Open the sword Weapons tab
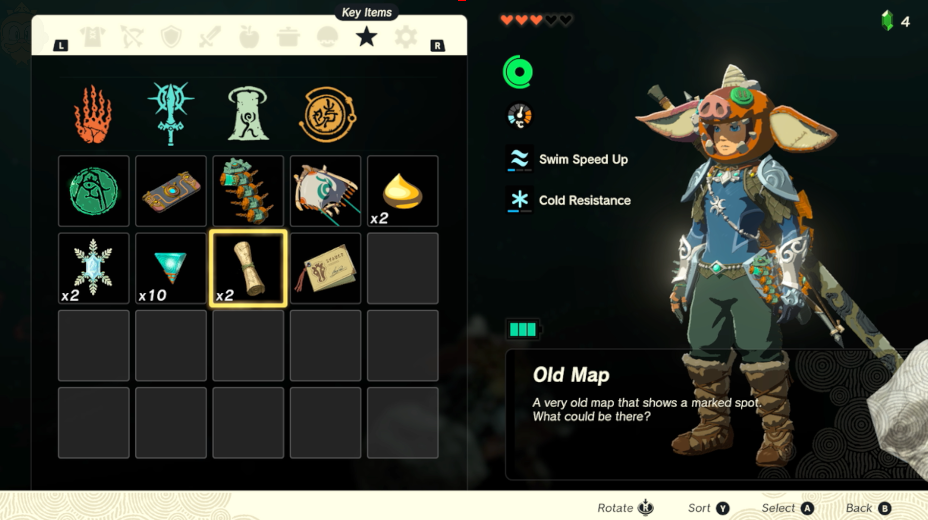Image resolution: width=928 pixels, height=520 pixels. click(x=210, y=38)
